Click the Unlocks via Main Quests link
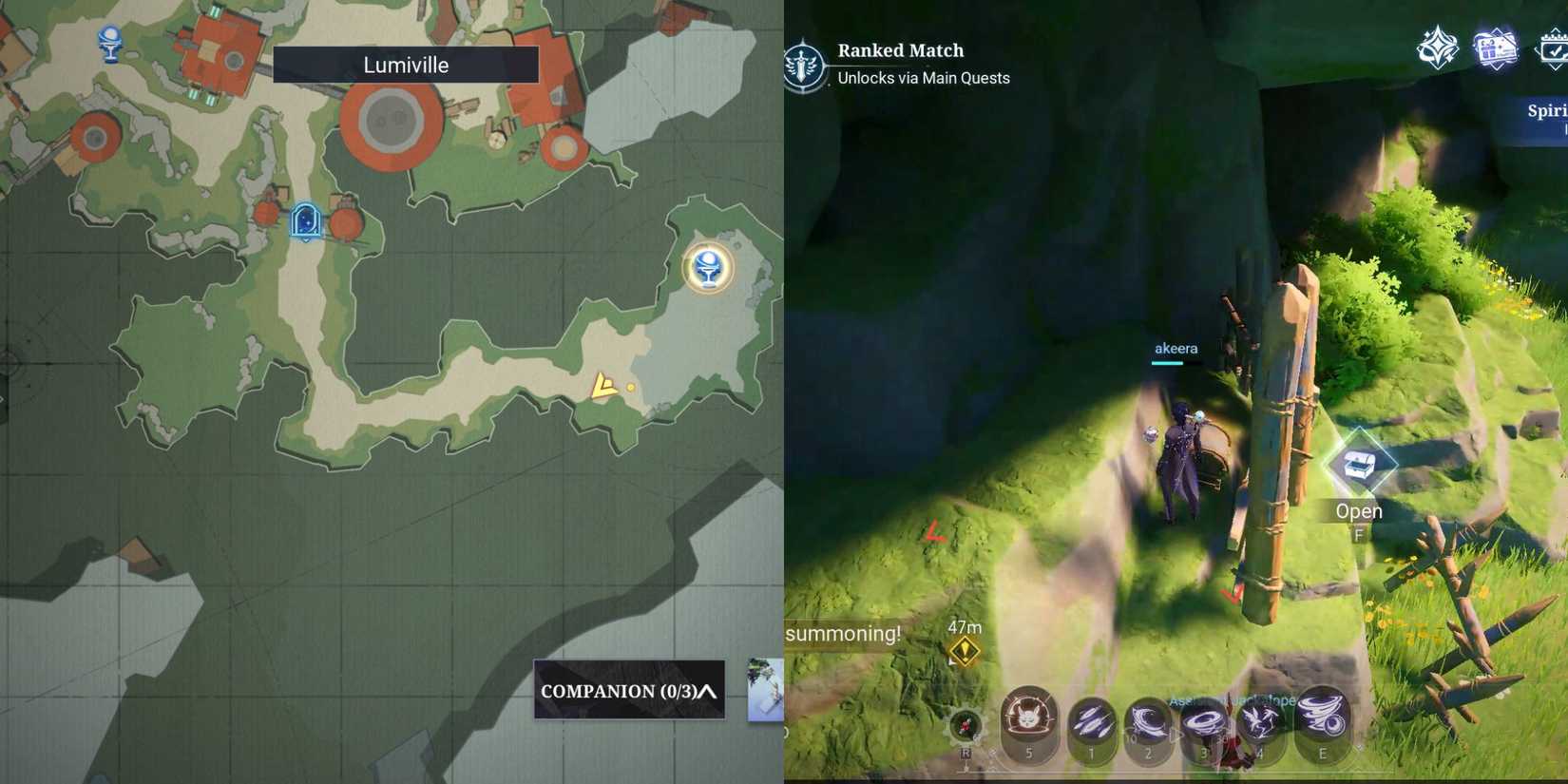 (x=922, y=79)
